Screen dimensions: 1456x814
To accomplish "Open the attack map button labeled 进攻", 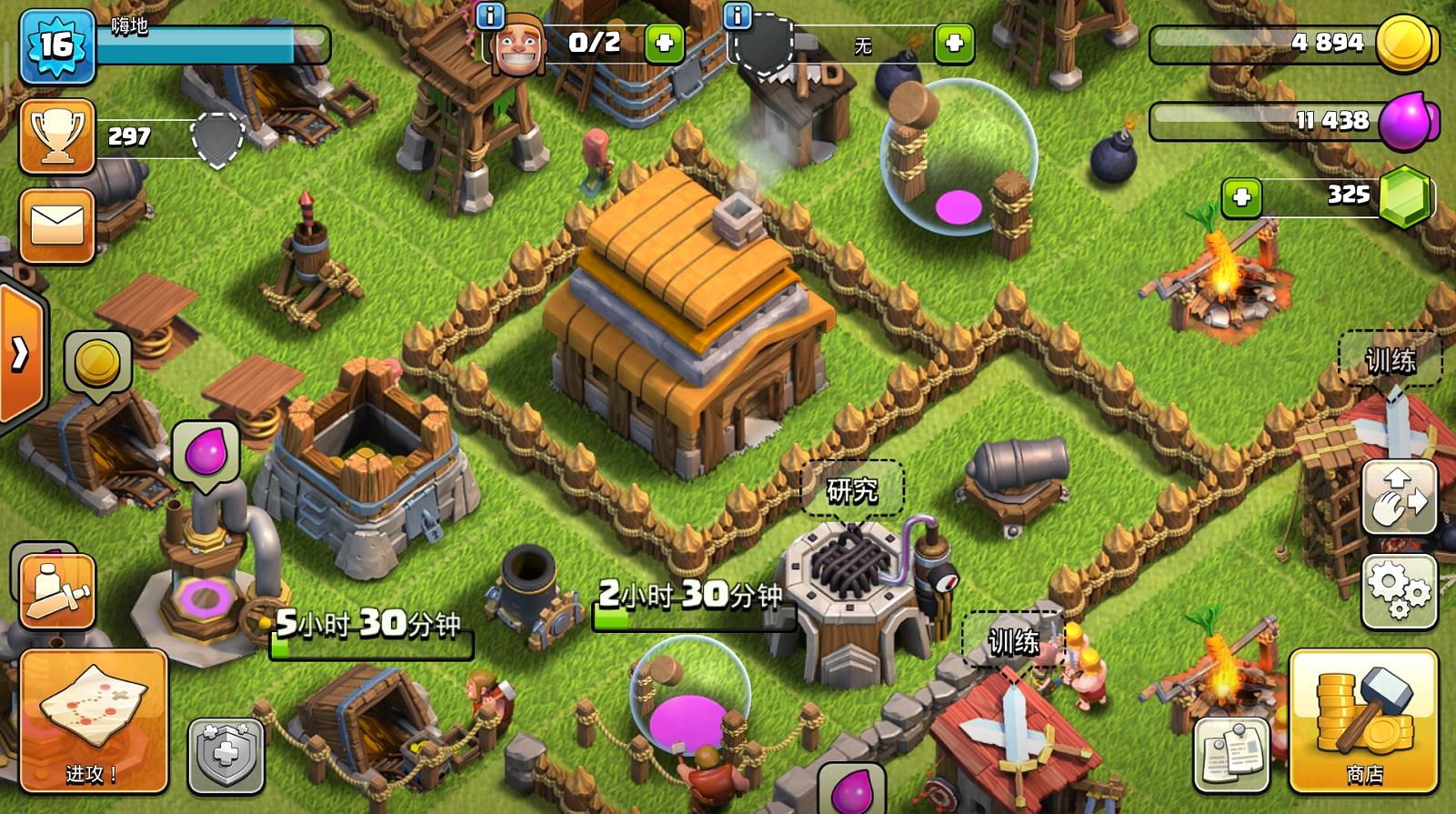I will click(94, 720).
